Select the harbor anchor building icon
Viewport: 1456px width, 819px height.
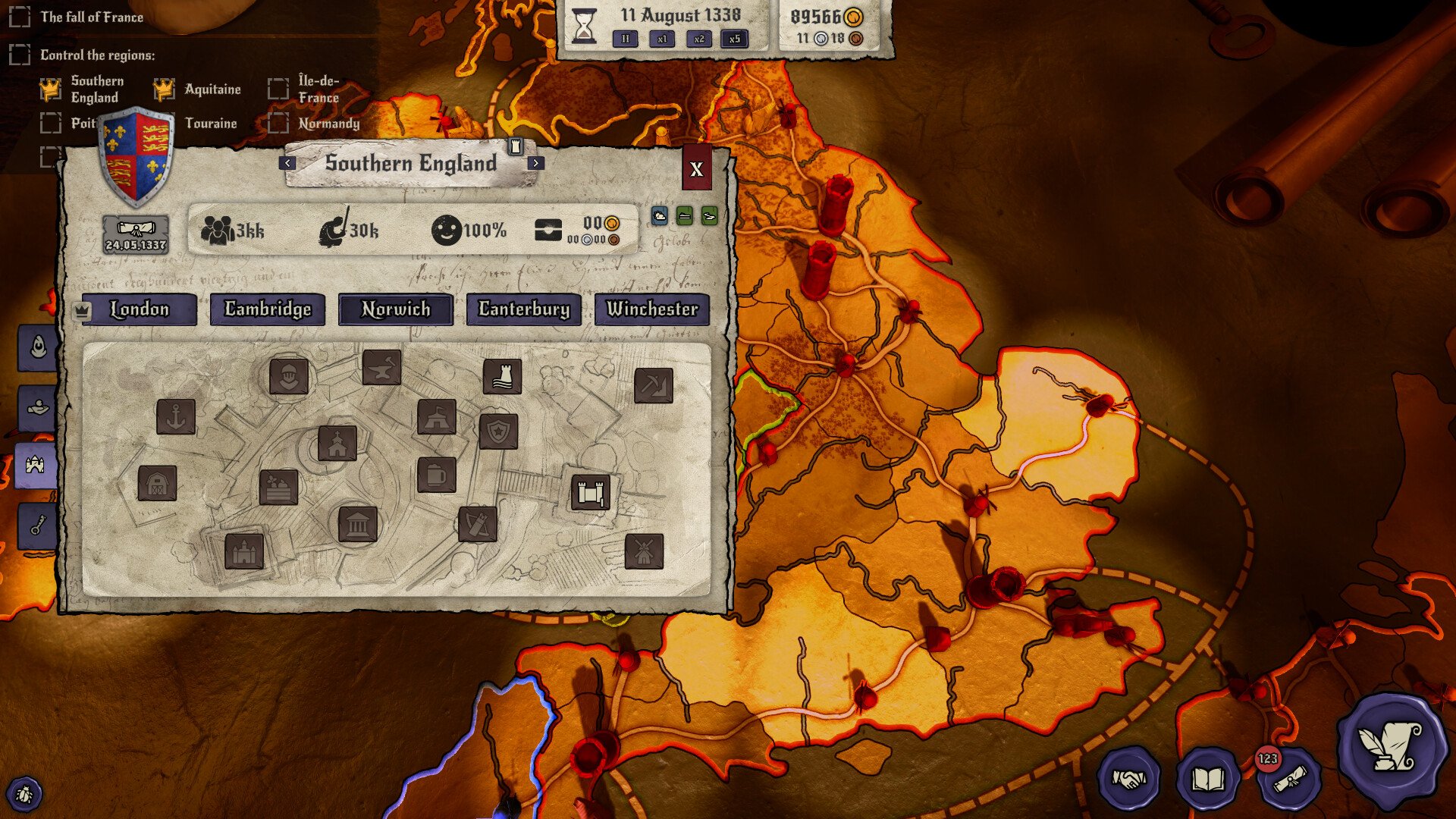point(176,419)
